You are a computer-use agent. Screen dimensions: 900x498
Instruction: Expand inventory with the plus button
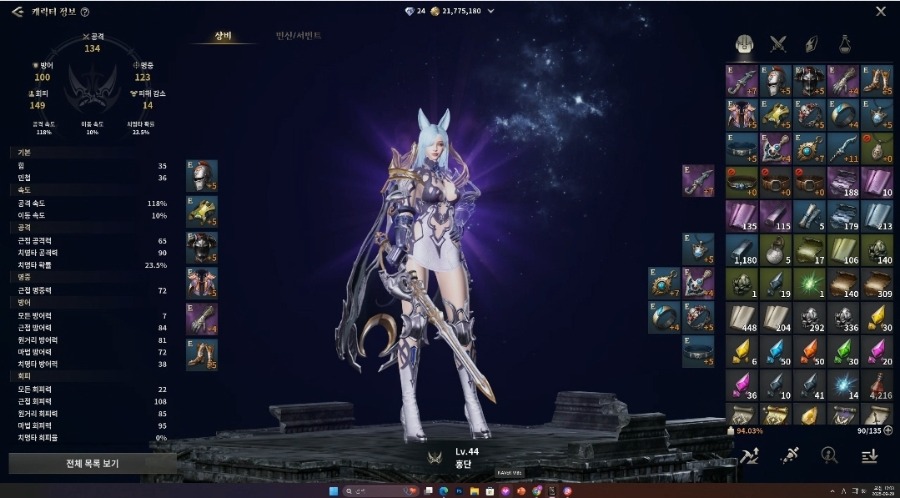888,431
